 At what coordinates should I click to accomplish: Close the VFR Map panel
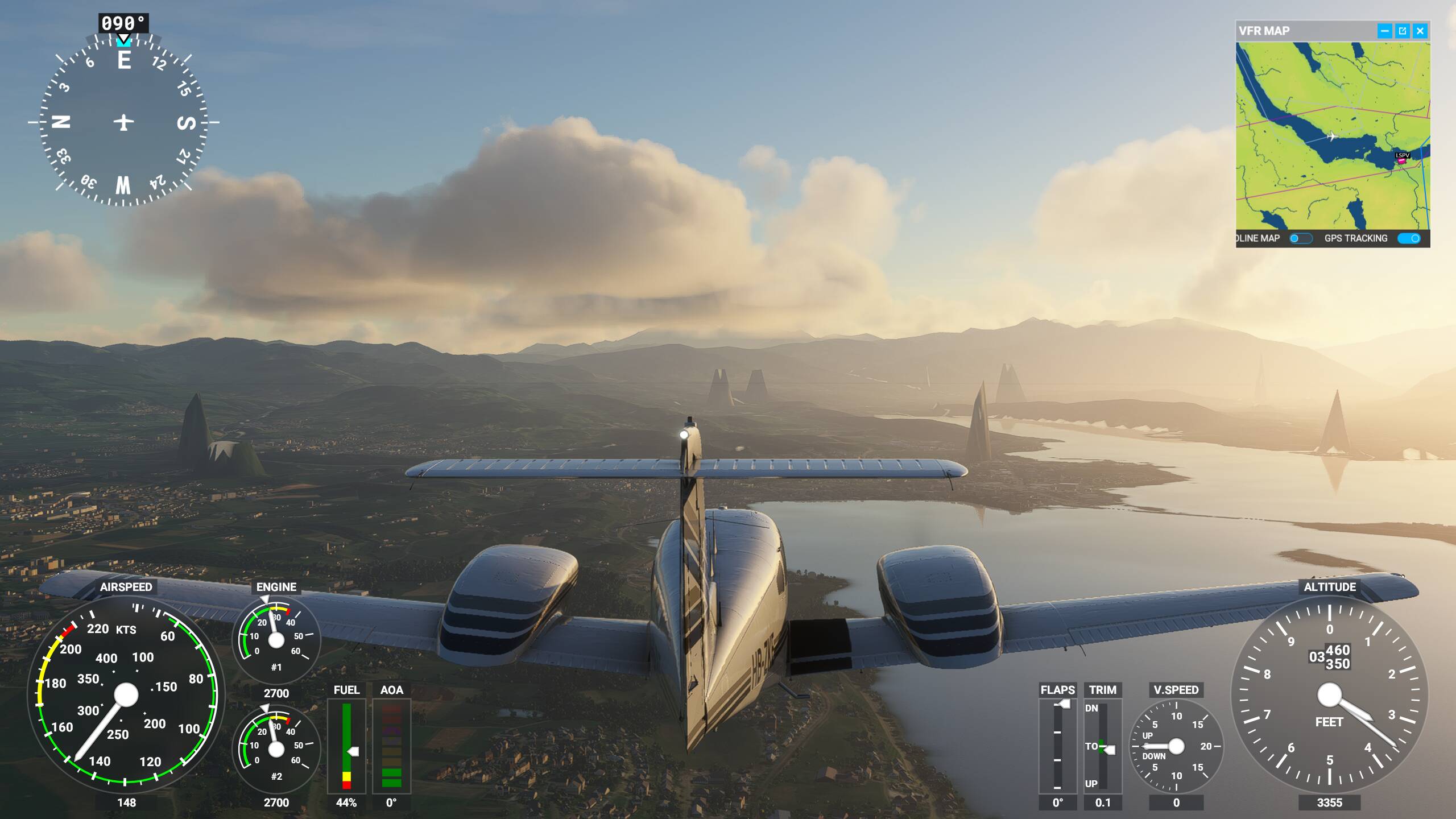coord(1420,31)
